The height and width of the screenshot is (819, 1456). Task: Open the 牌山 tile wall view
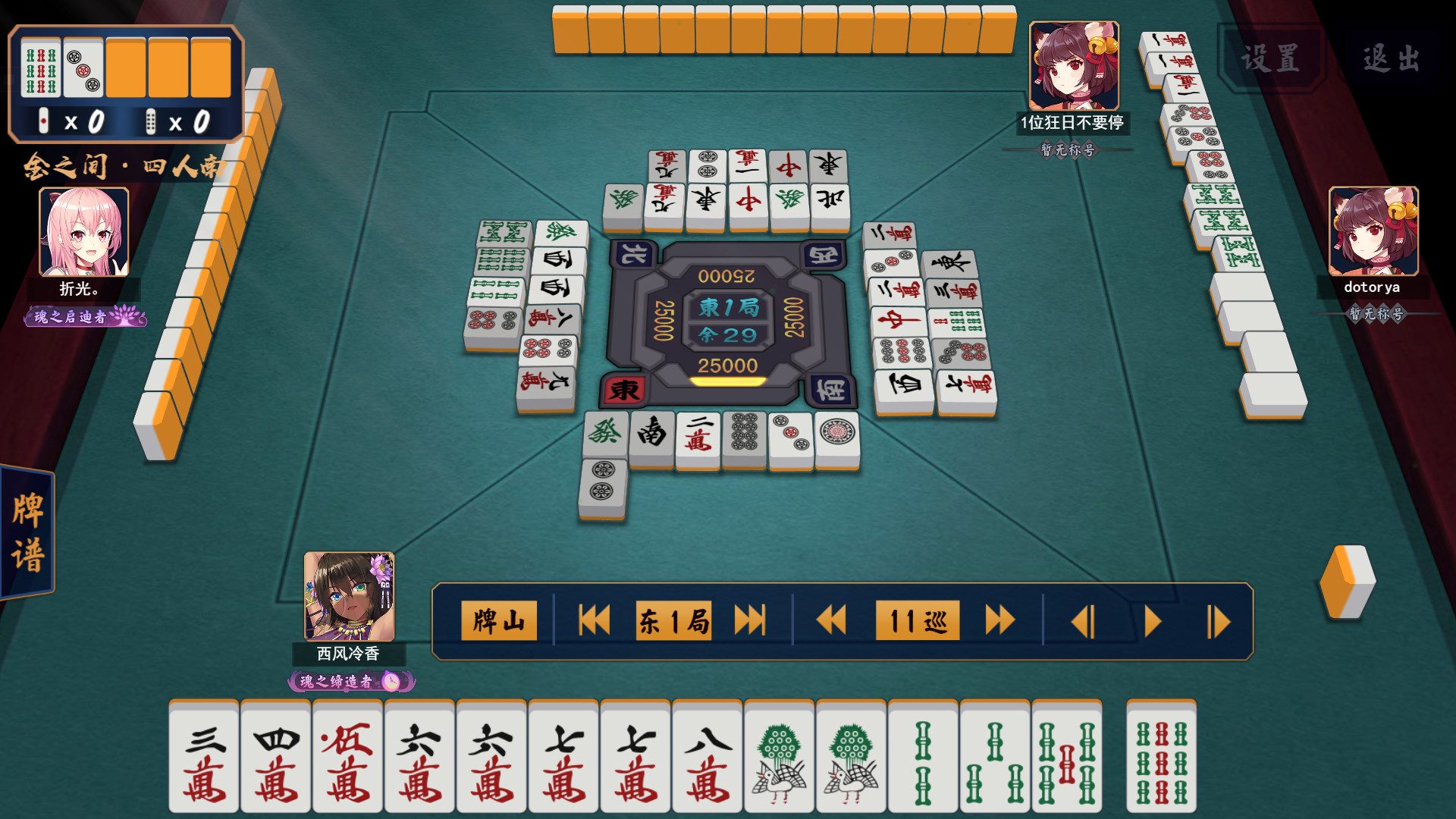498,620
